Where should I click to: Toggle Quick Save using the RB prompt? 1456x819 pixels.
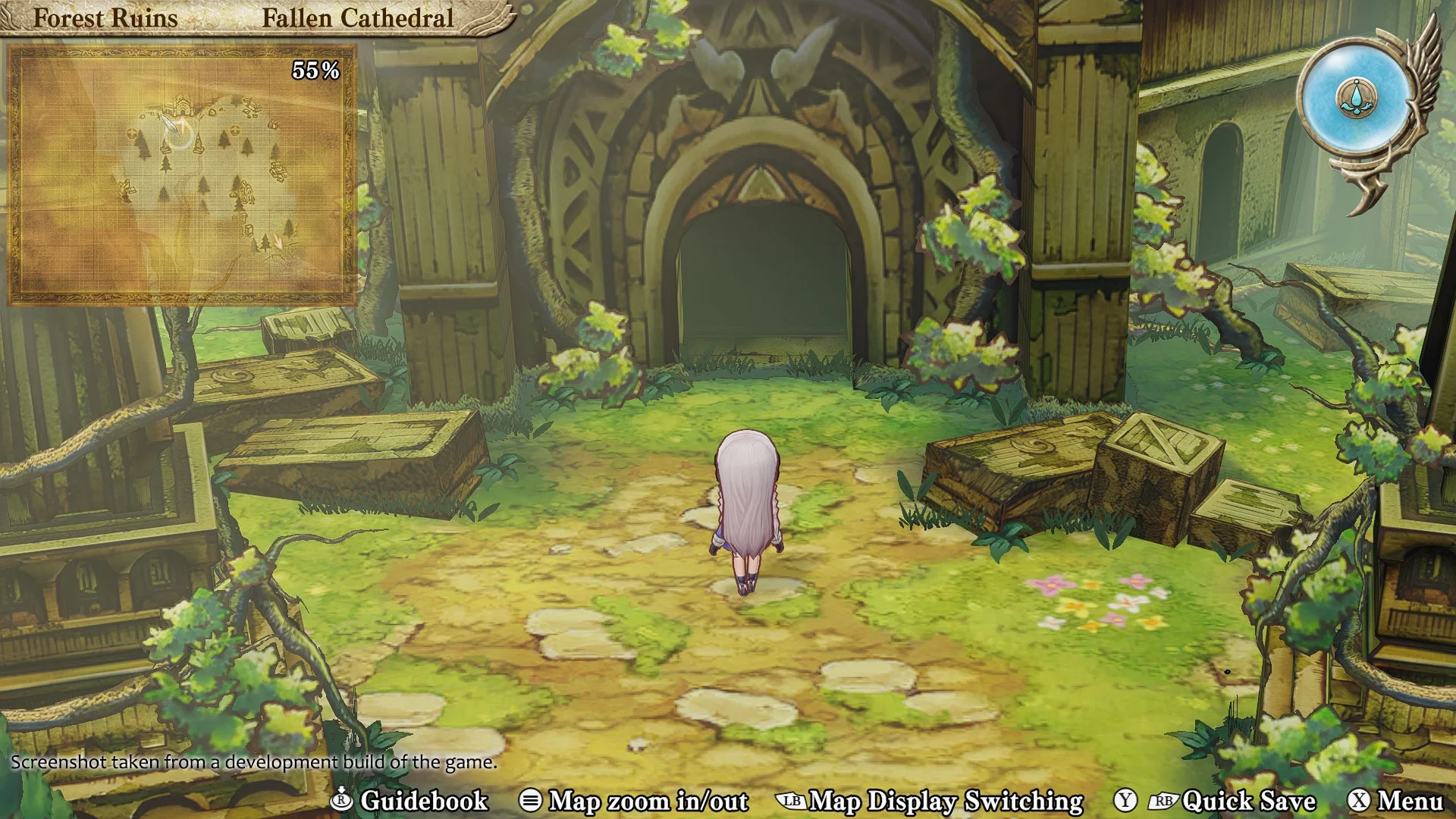point(1165,801)
